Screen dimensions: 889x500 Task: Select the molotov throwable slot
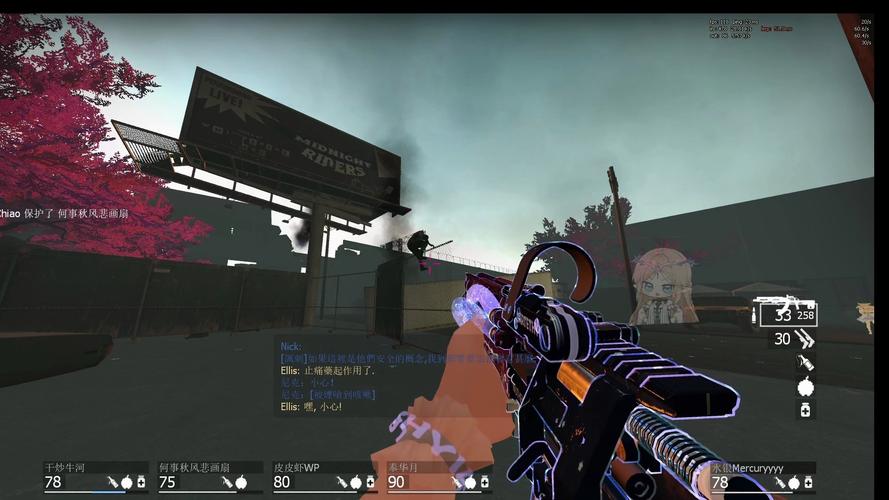[805, 363]
